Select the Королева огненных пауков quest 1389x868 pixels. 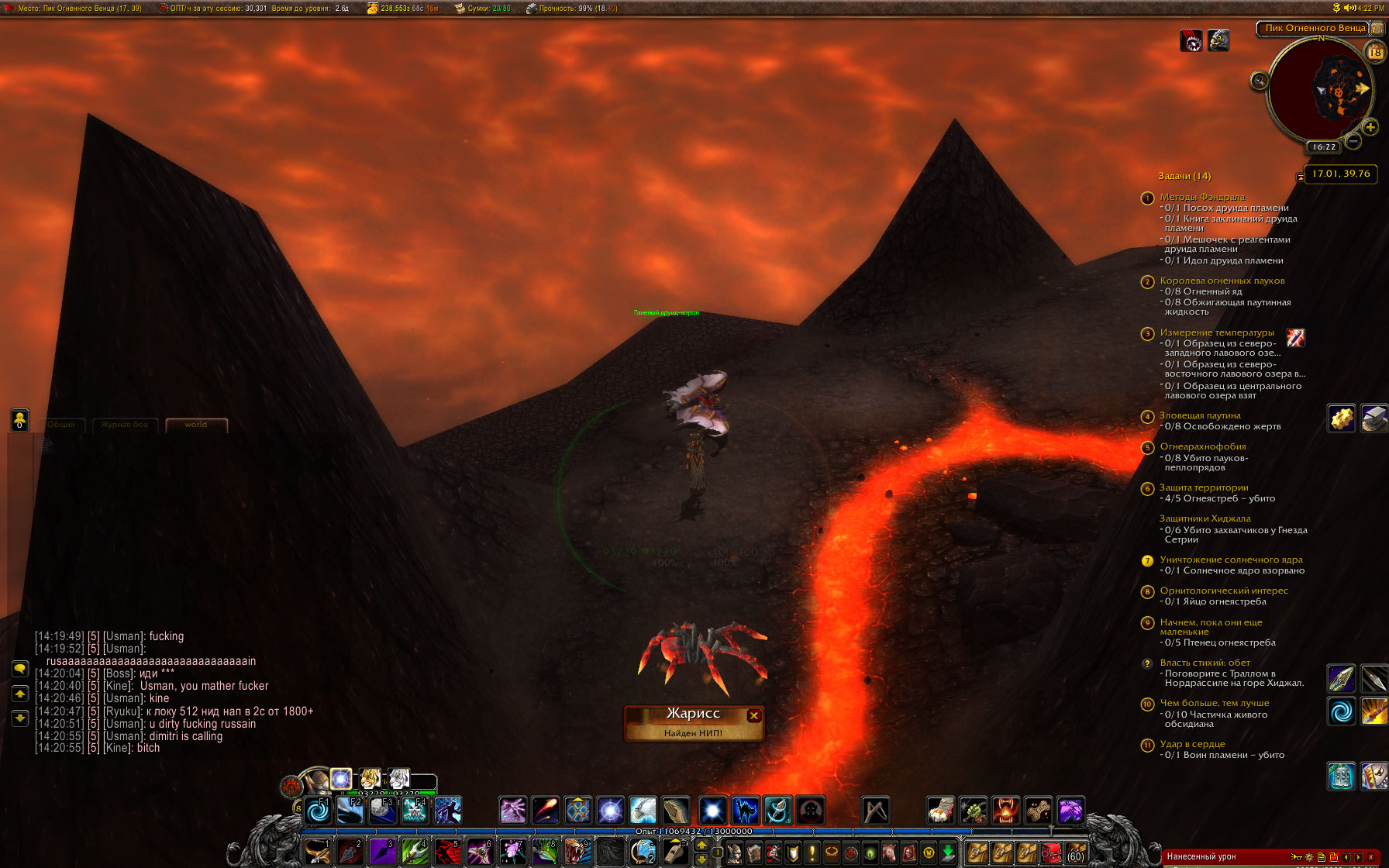1222,281
